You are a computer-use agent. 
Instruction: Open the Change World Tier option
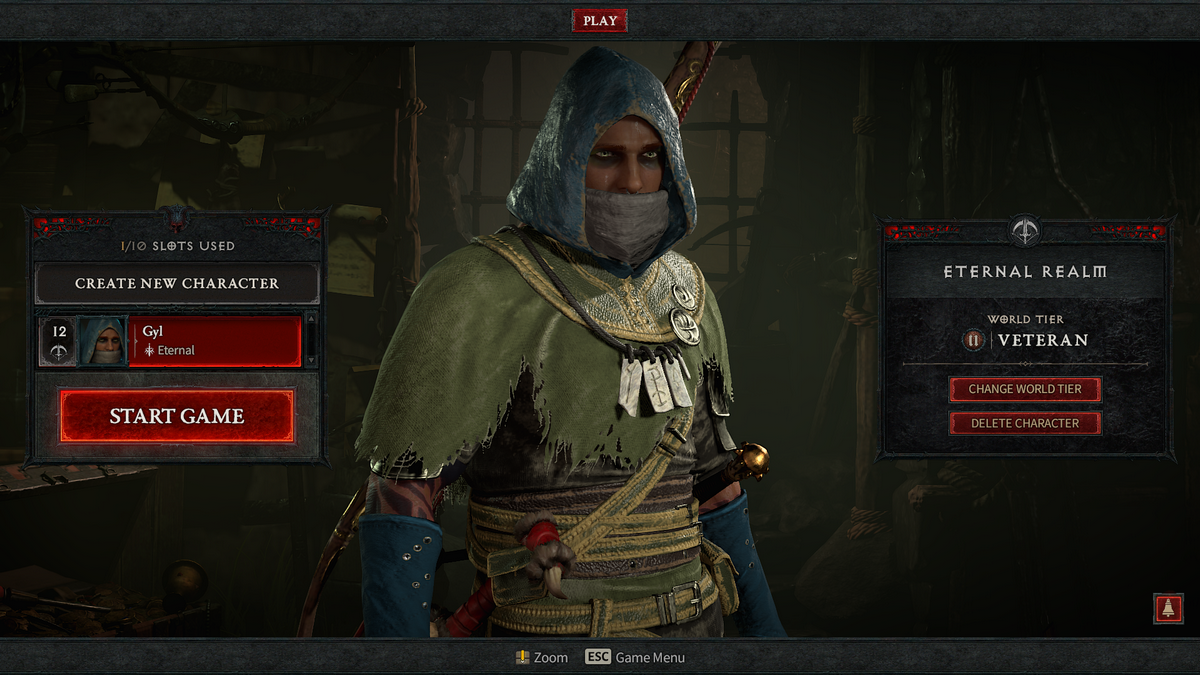click(1025, 389)
